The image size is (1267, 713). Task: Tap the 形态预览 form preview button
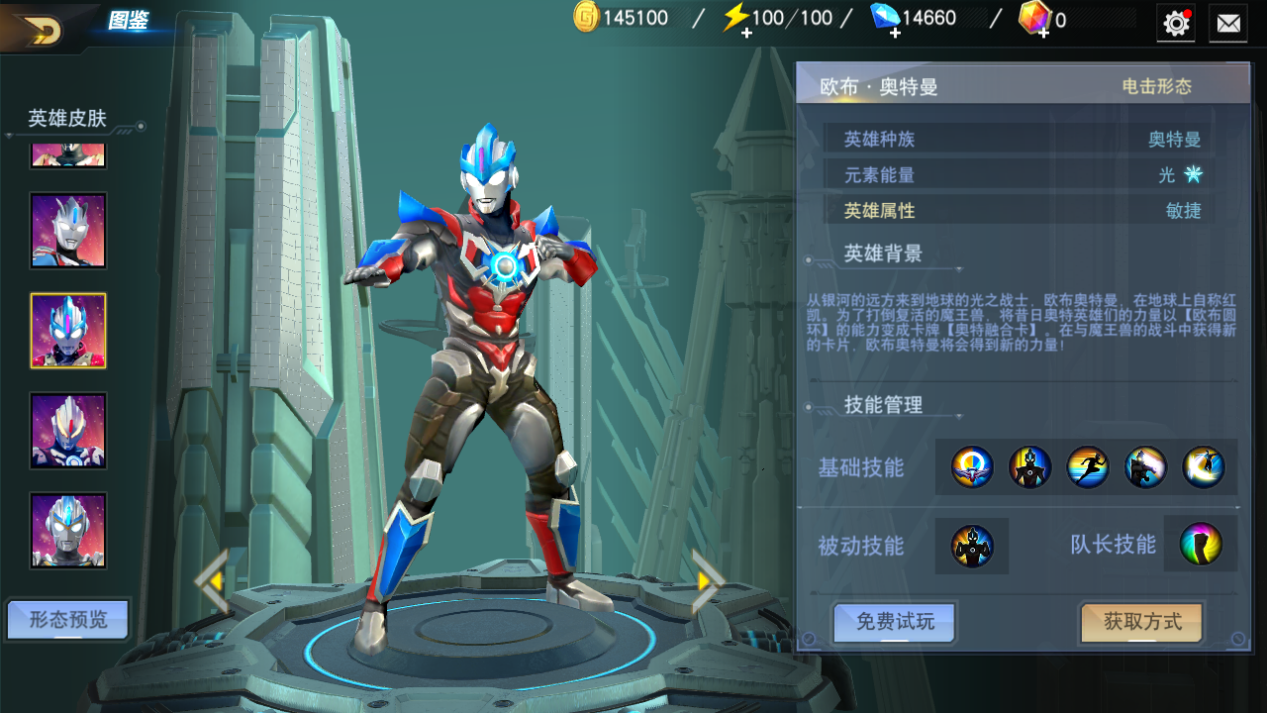click(x=68, y=620)
